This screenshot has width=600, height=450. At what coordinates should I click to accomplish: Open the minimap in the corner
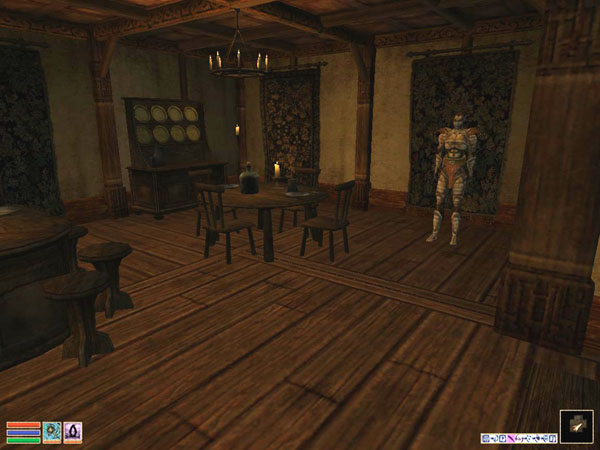pos(577,427)
